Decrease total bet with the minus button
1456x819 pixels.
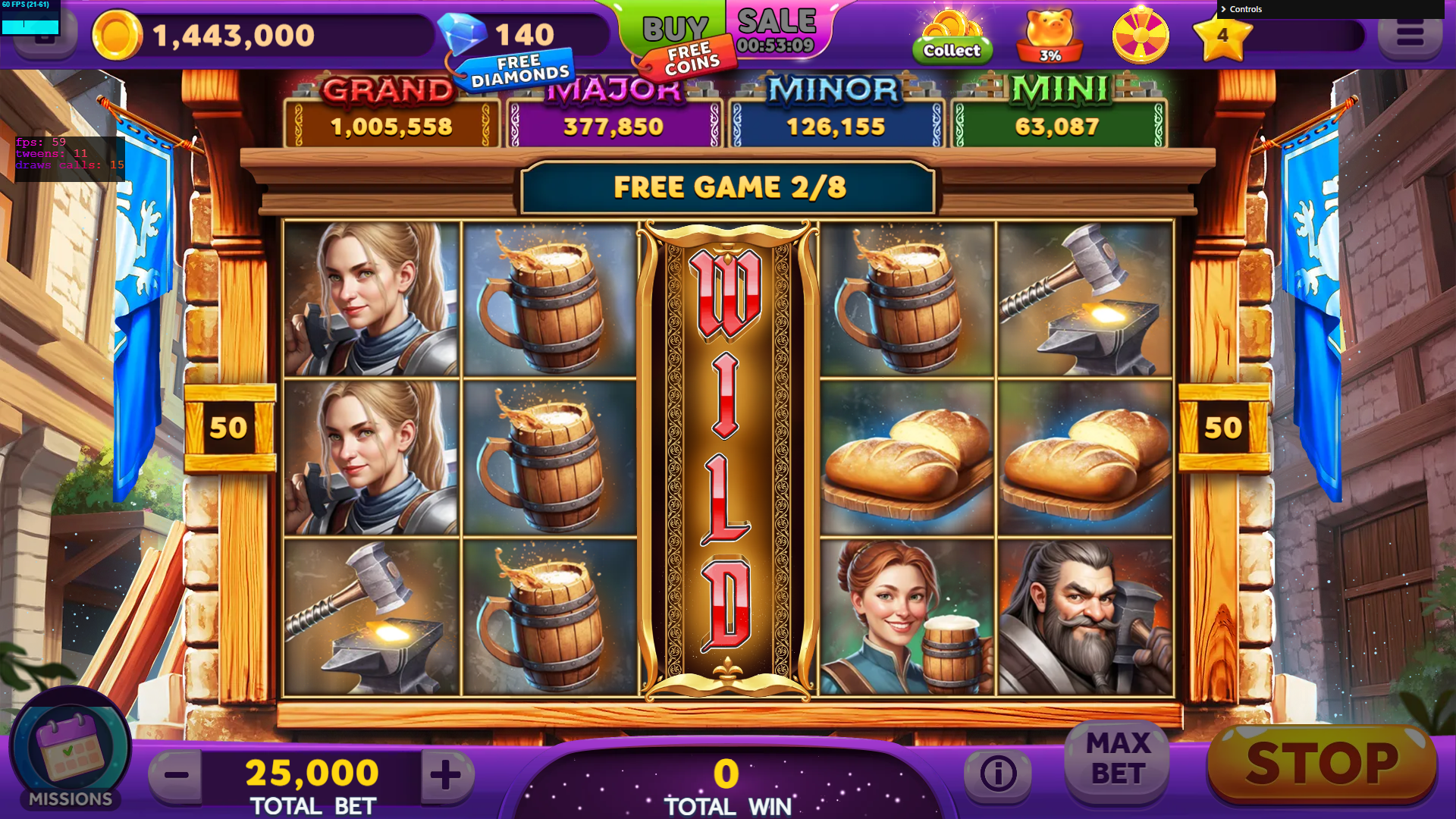(x=177, y=775)
